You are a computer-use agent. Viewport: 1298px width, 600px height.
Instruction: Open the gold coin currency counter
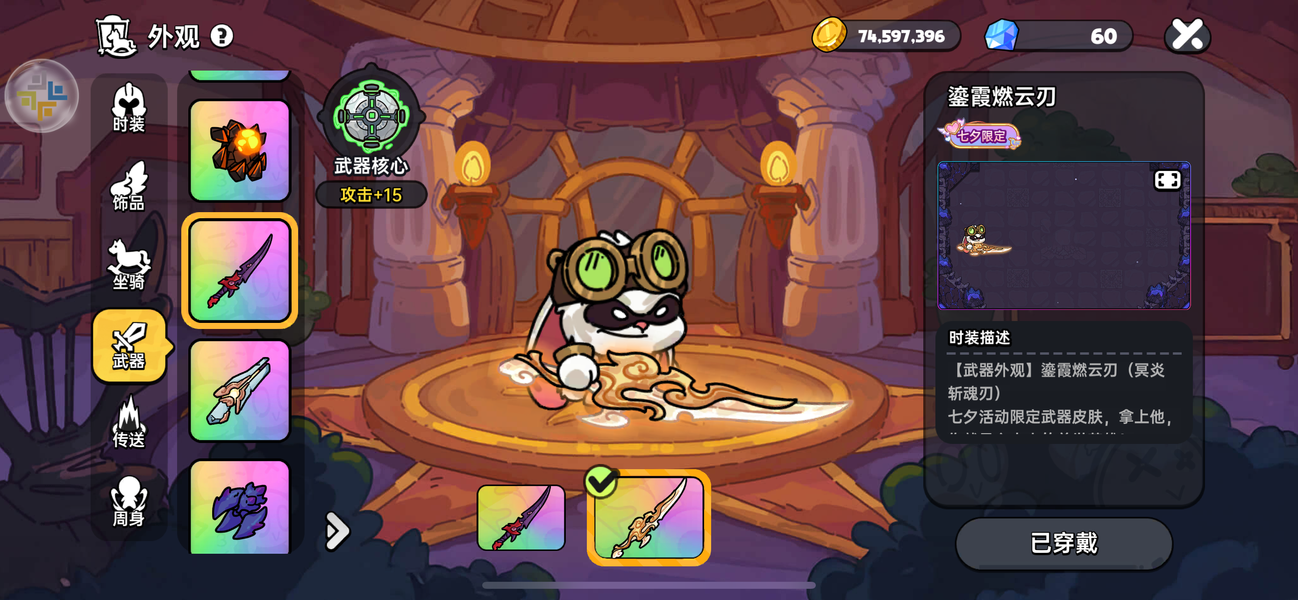point(885,36)
